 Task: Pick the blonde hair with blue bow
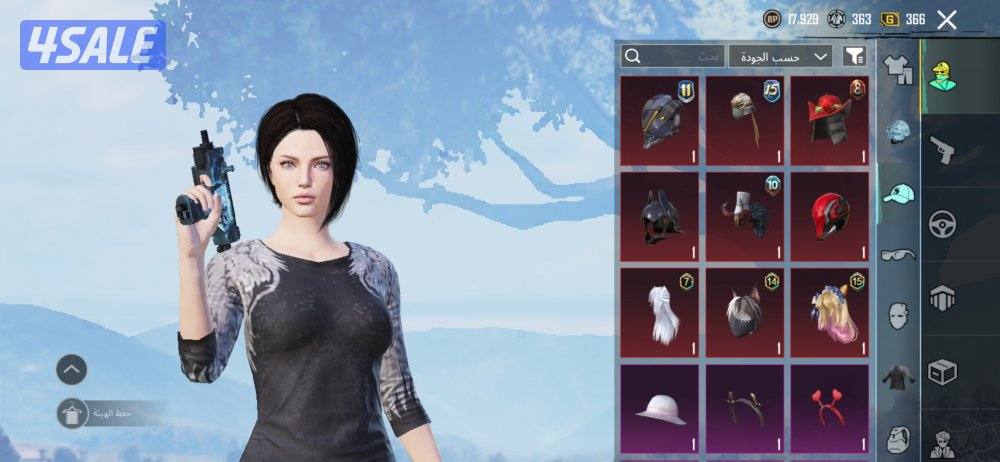[x=830, y=312]
